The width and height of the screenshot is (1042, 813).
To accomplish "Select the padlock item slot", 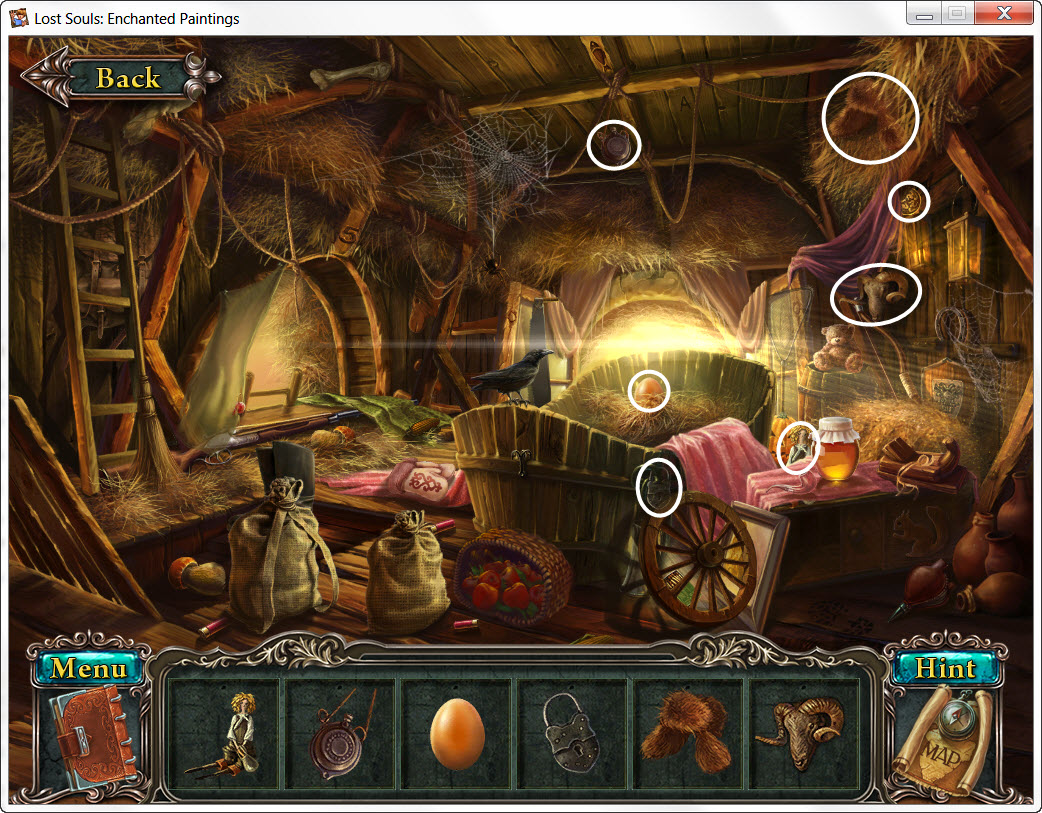I will pyautogui.click(x=572, y=735).
